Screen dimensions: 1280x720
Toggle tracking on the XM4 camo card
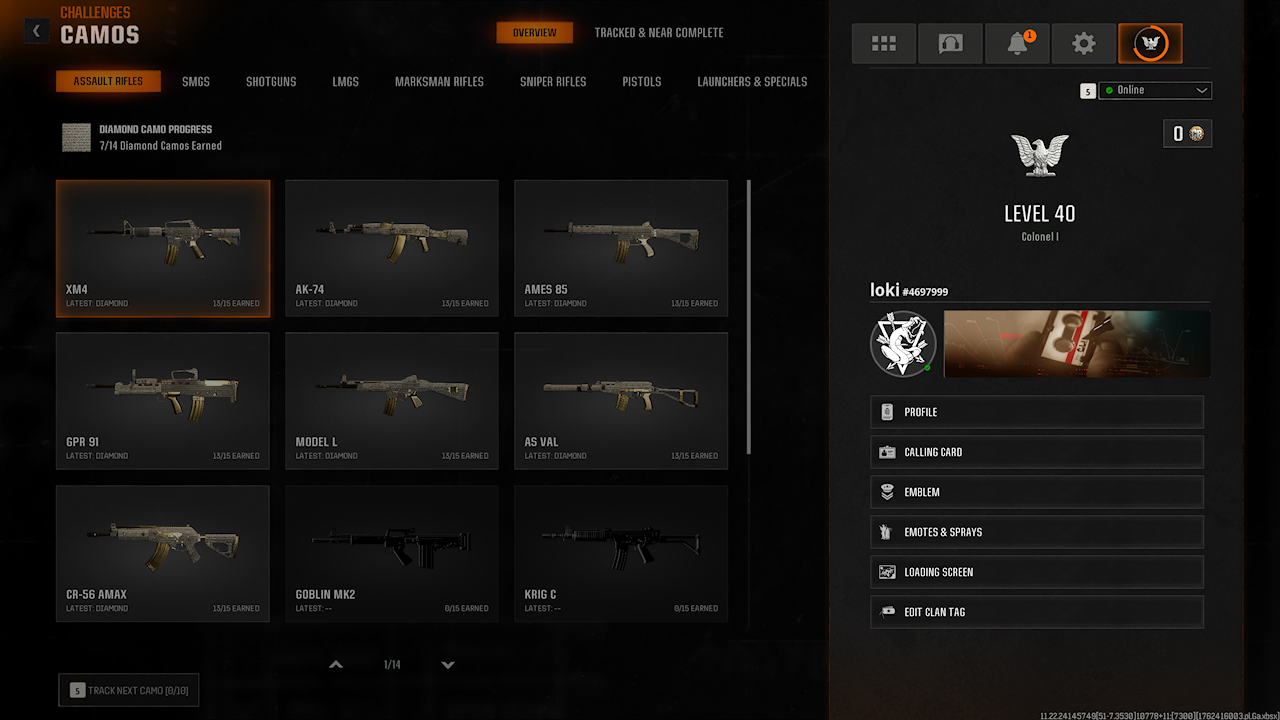(162, 248)
